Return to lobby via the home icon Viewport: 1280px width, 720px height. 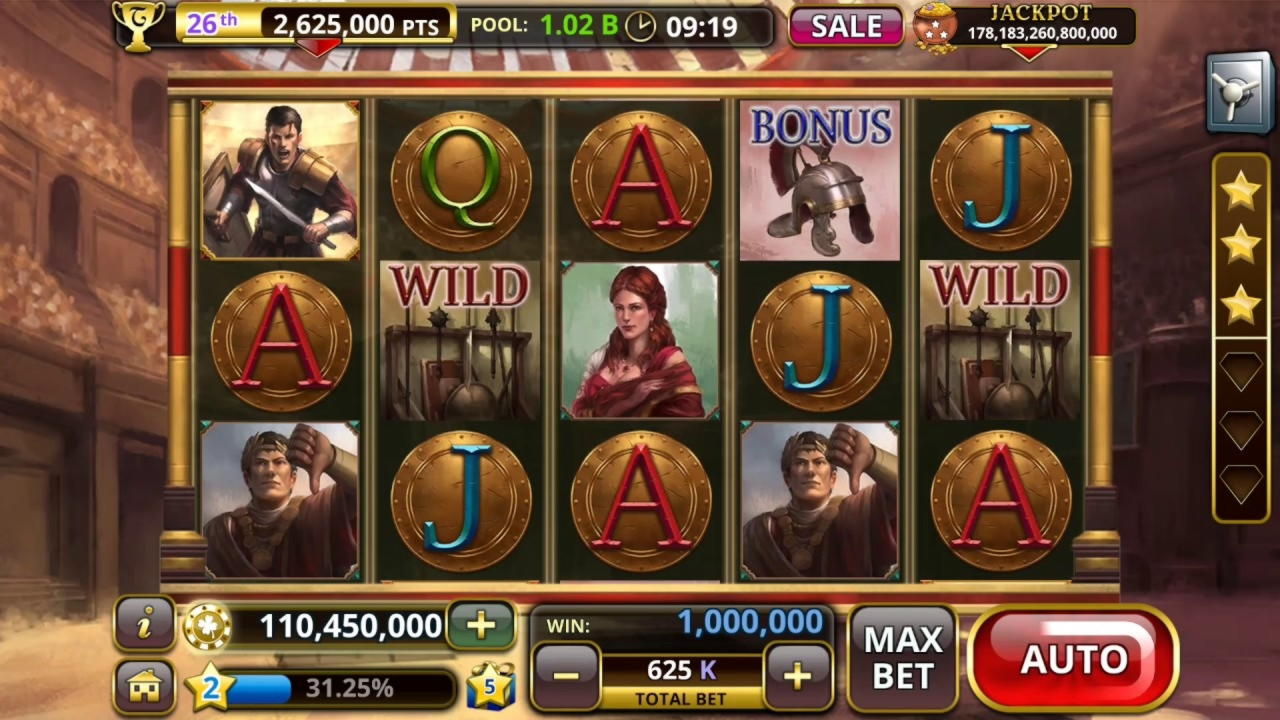[x=145, y=686]
